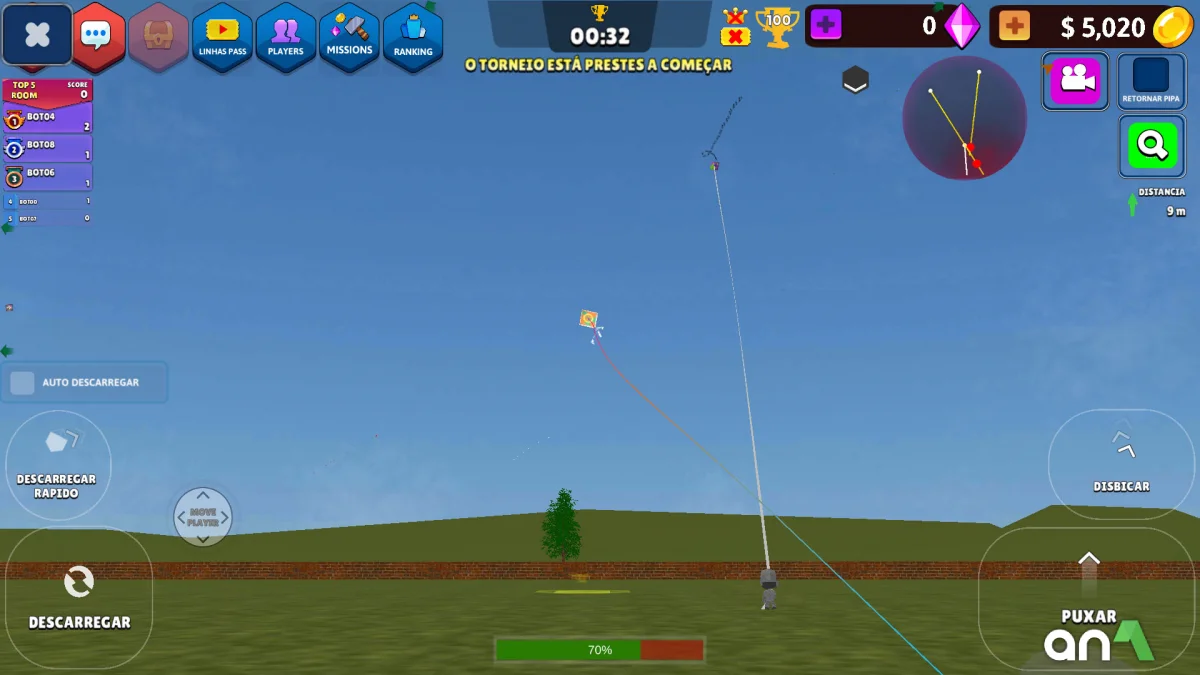
Task: Switch camera view with the magenta camera button
Action: click(1075, 80)
